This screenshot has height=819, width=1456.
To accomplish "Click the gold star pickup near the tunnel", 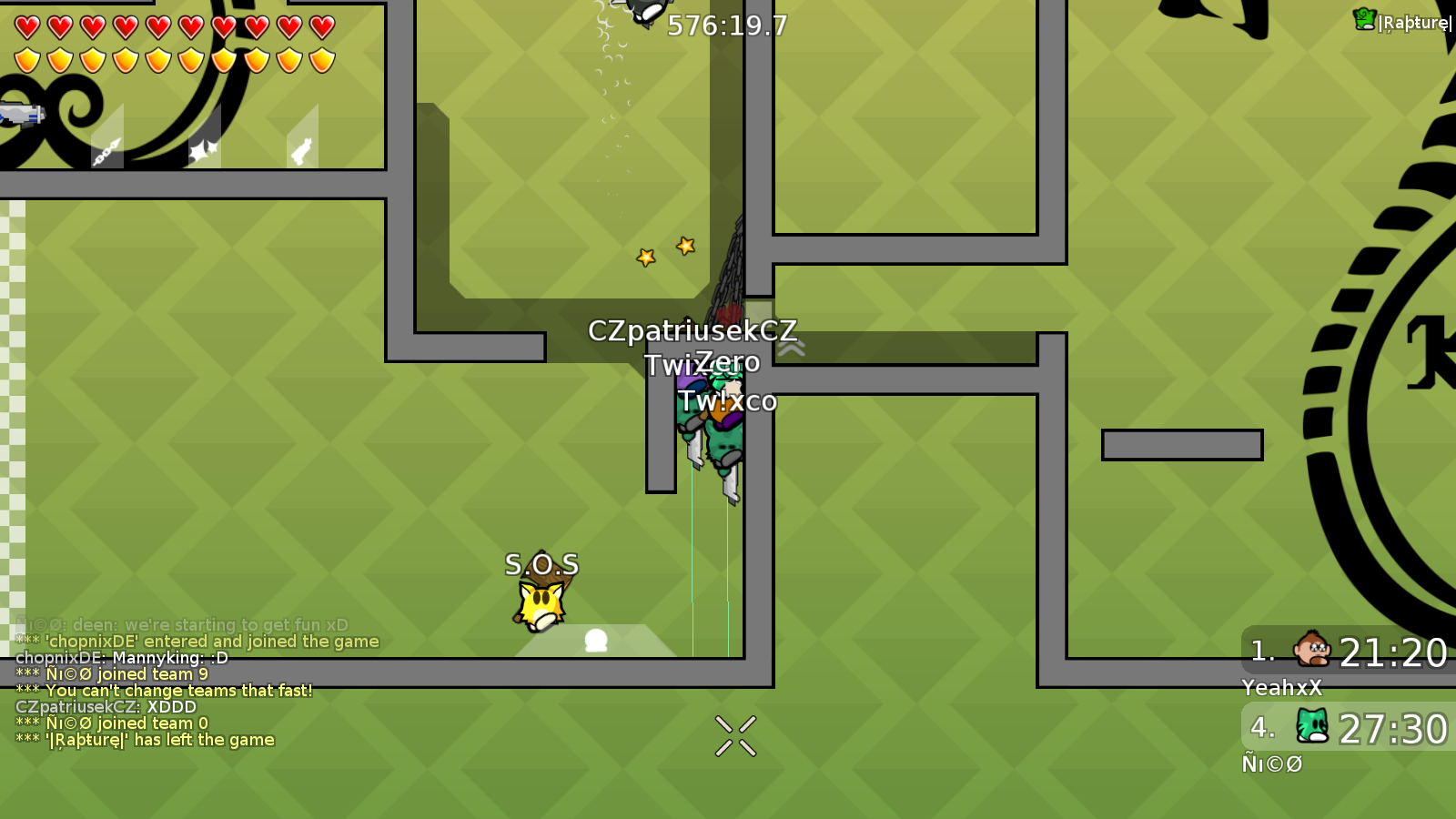I will pos(685,244).
